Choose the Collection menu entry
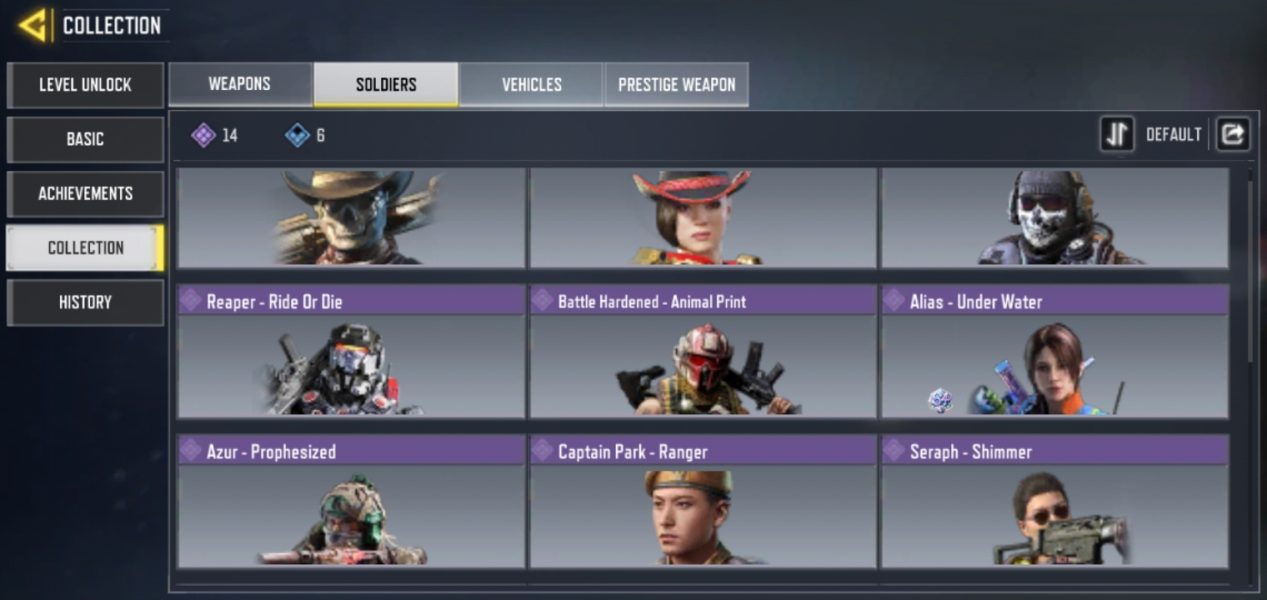 point(85,247)
